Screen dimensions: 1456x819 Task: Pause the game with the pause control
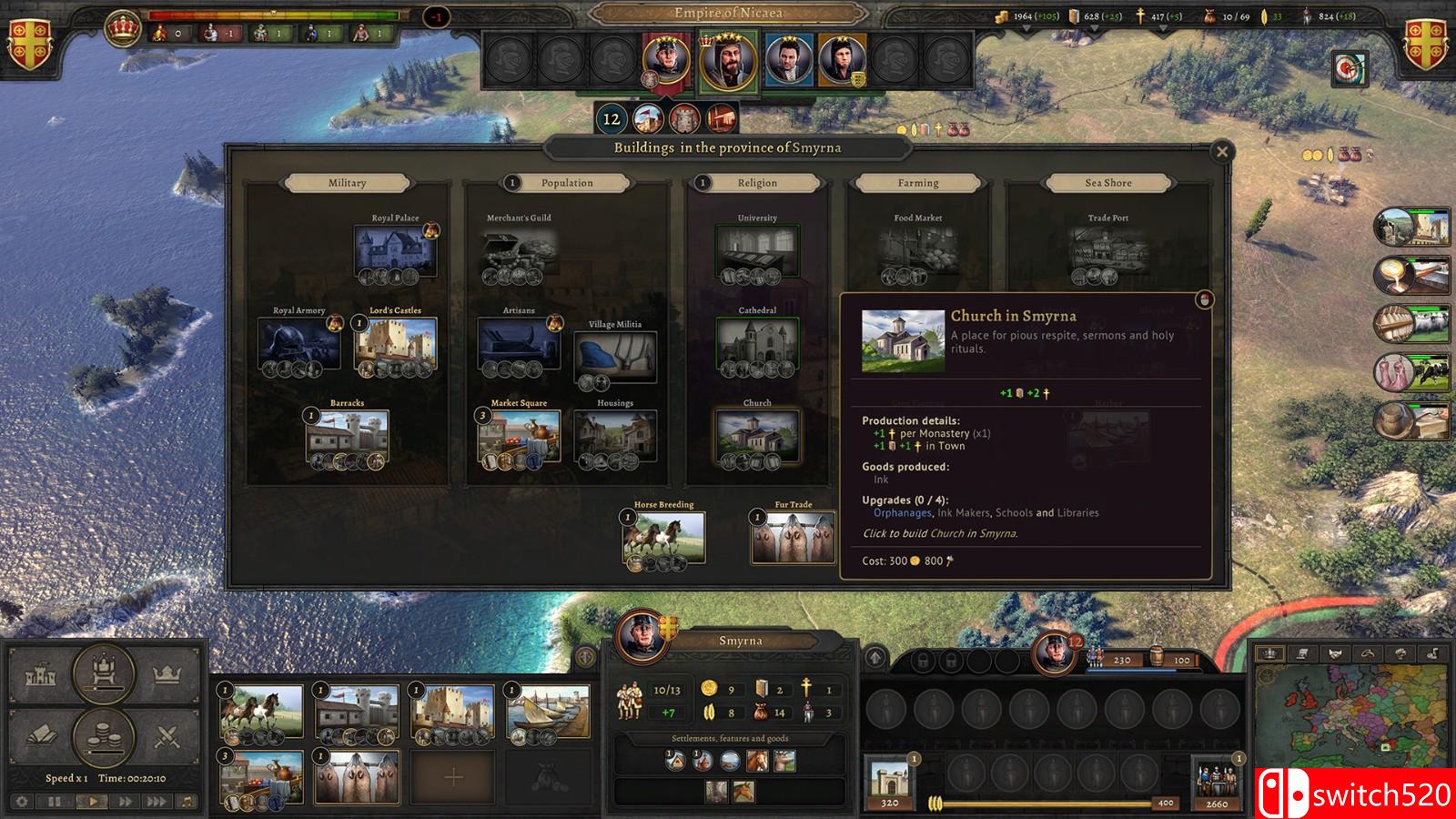coord(54,801)
